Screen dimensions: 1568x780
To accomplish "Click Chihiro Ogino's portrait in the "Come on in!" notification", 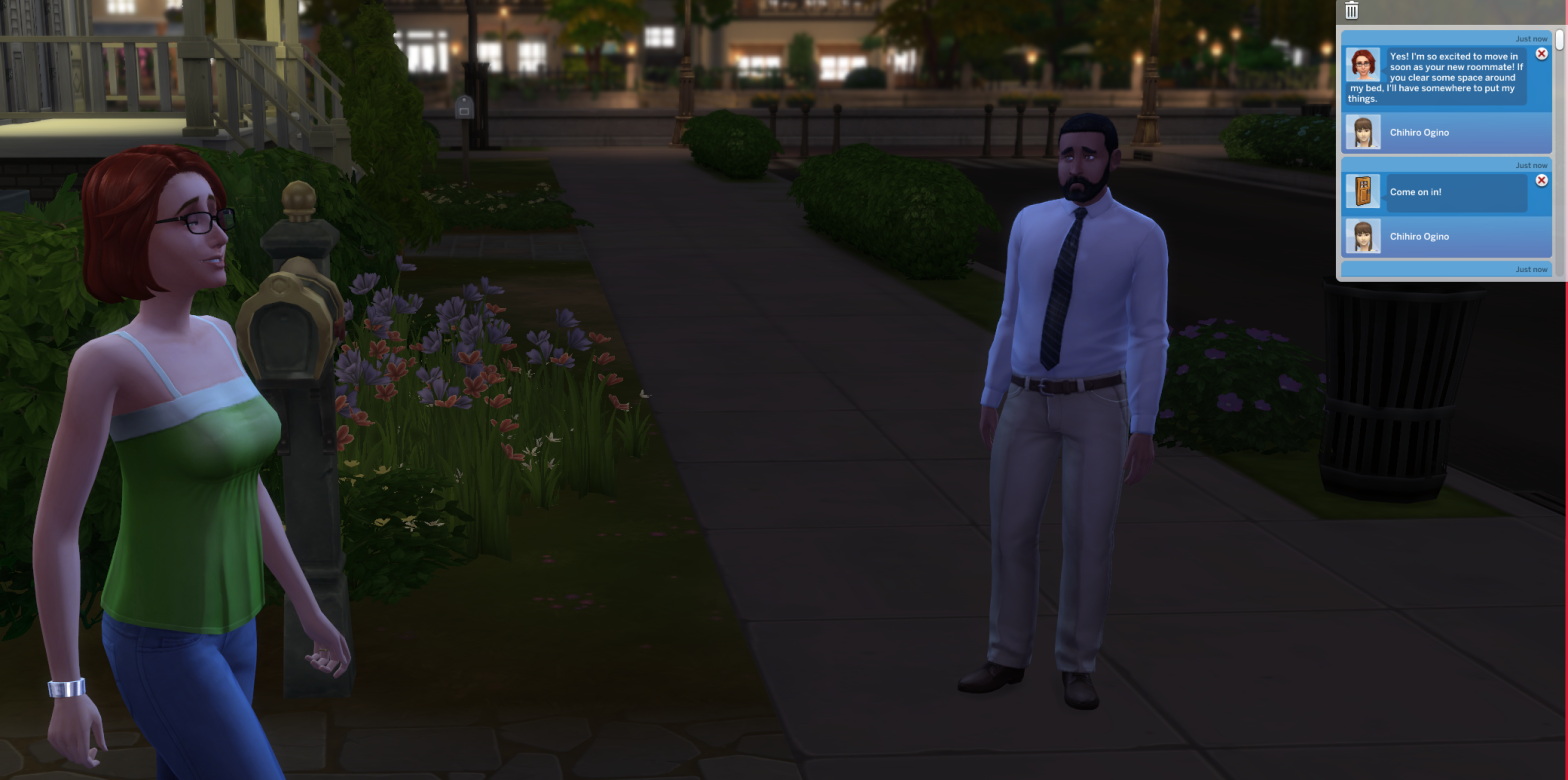I will [1365, 236].
